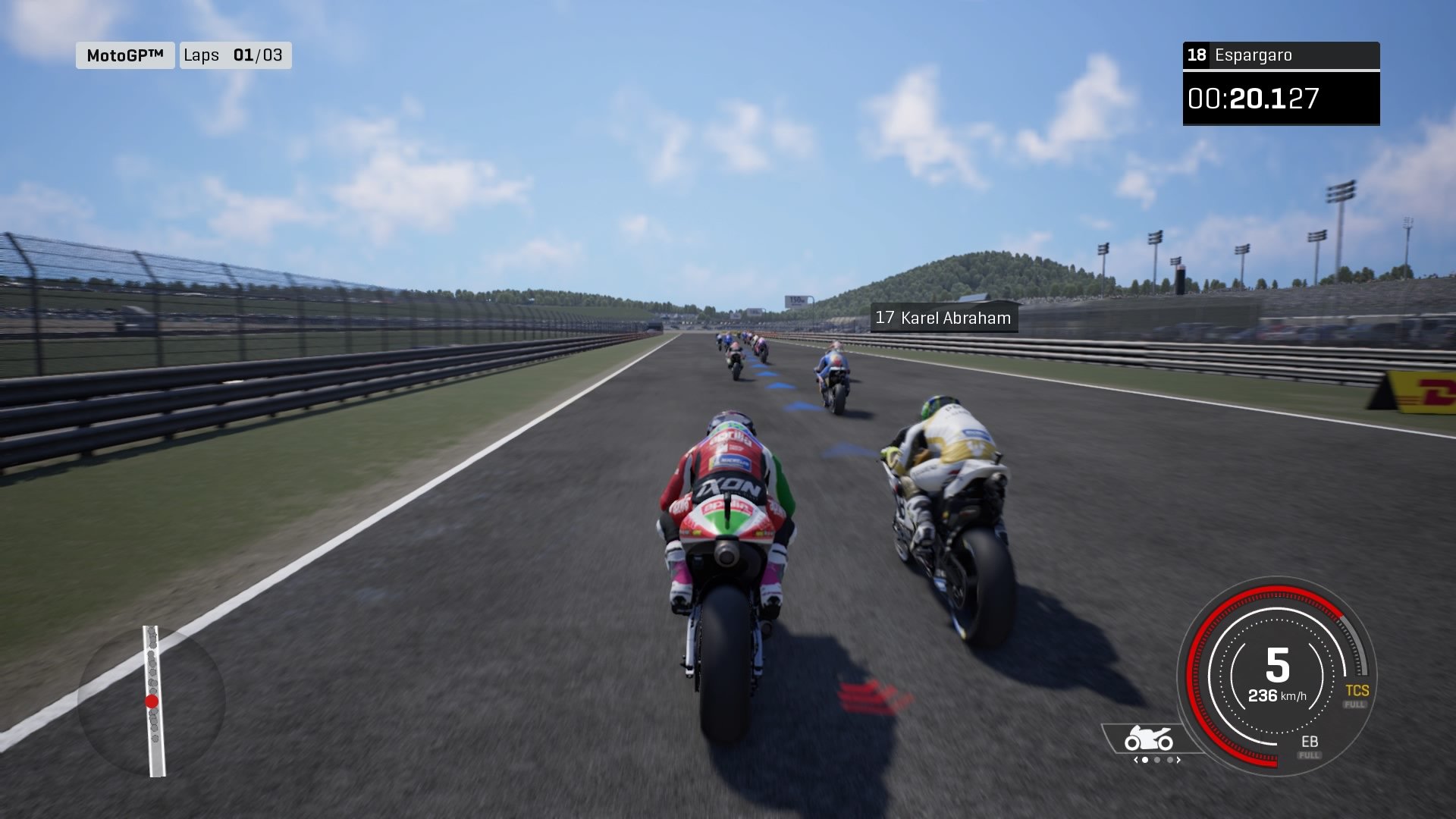
Task: Select the gear number 5 display
Action: (x=1279, y=665)
